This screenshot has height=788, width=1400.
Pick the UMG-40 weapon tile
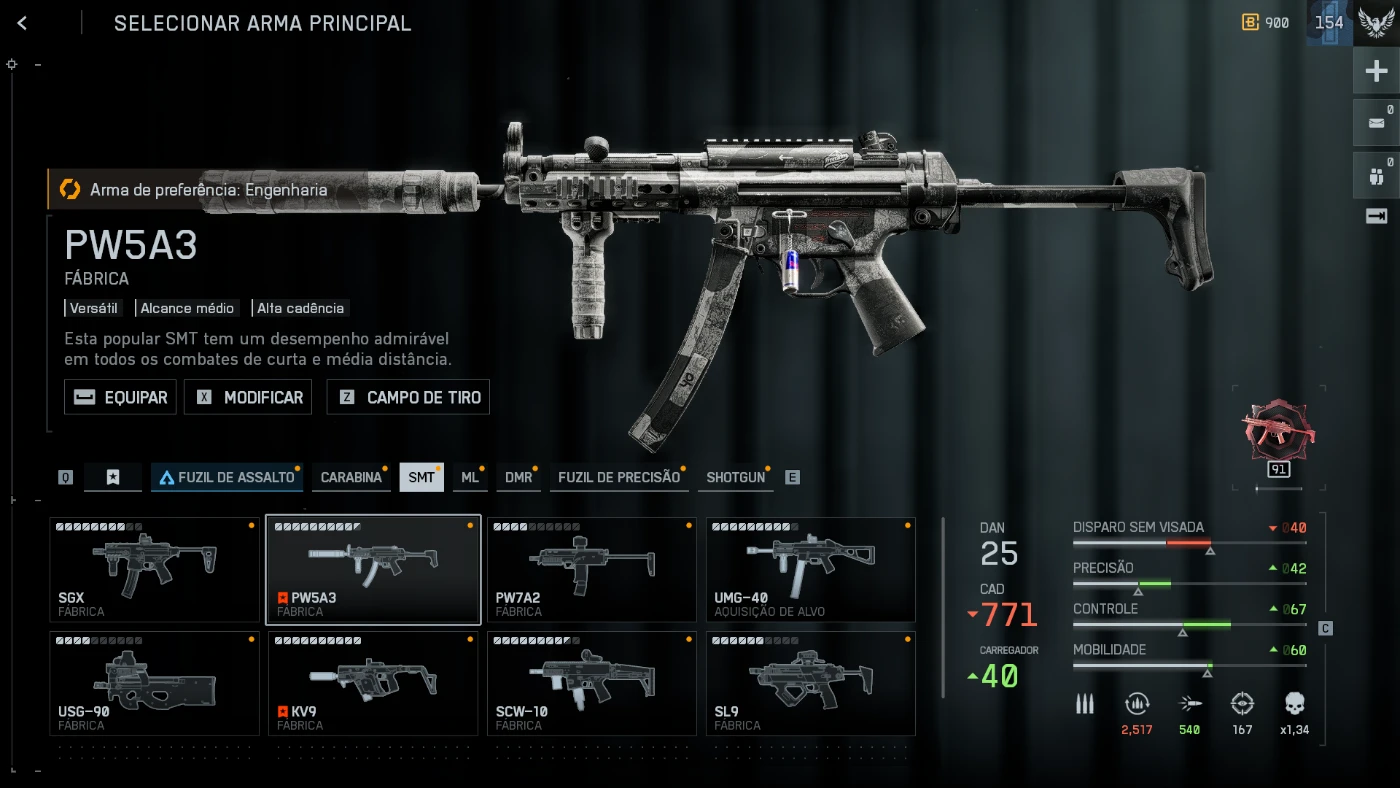point(810,569)
